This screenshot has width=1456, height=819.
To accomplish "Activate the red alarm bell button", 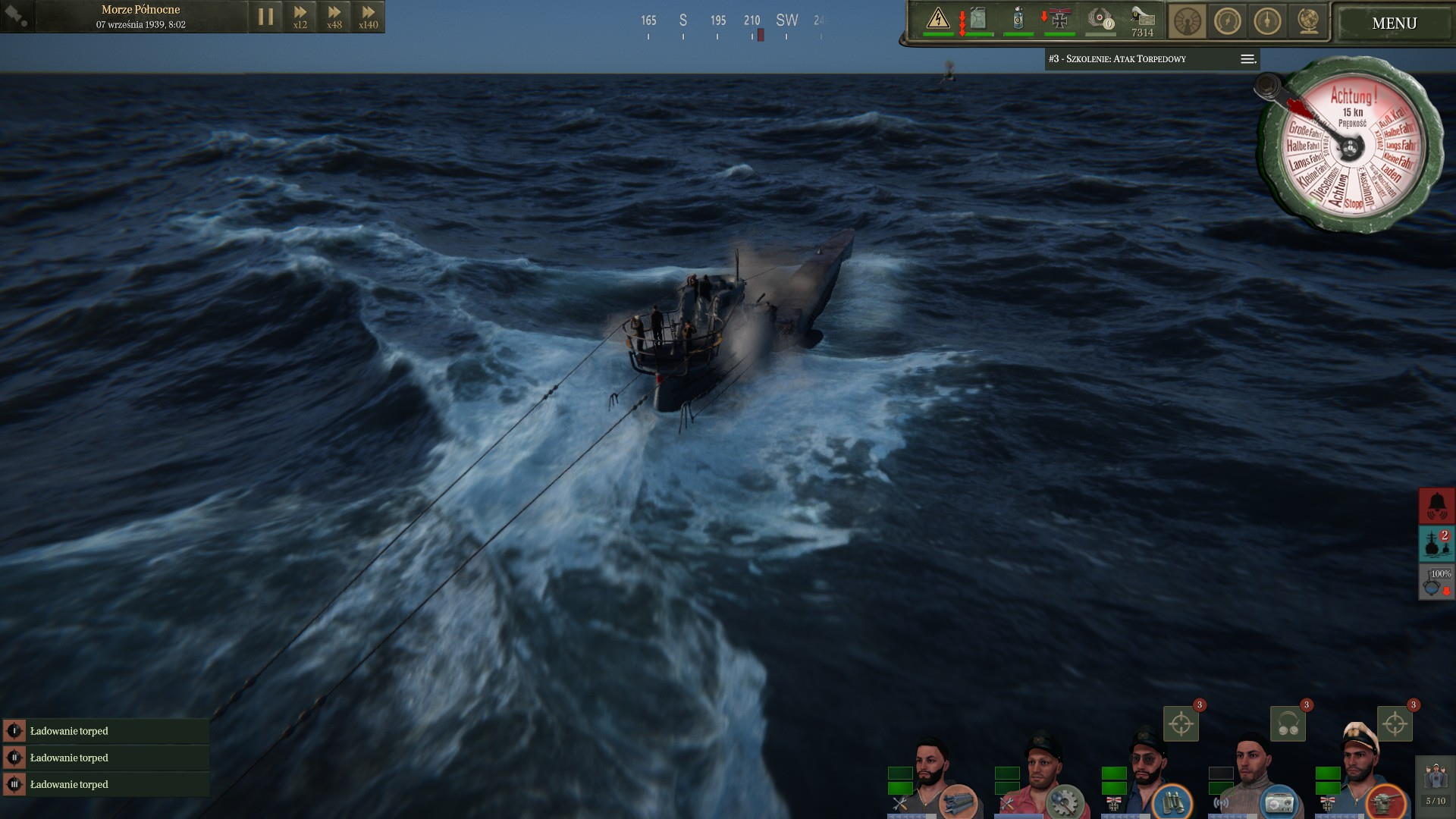I will point(1436,506).
